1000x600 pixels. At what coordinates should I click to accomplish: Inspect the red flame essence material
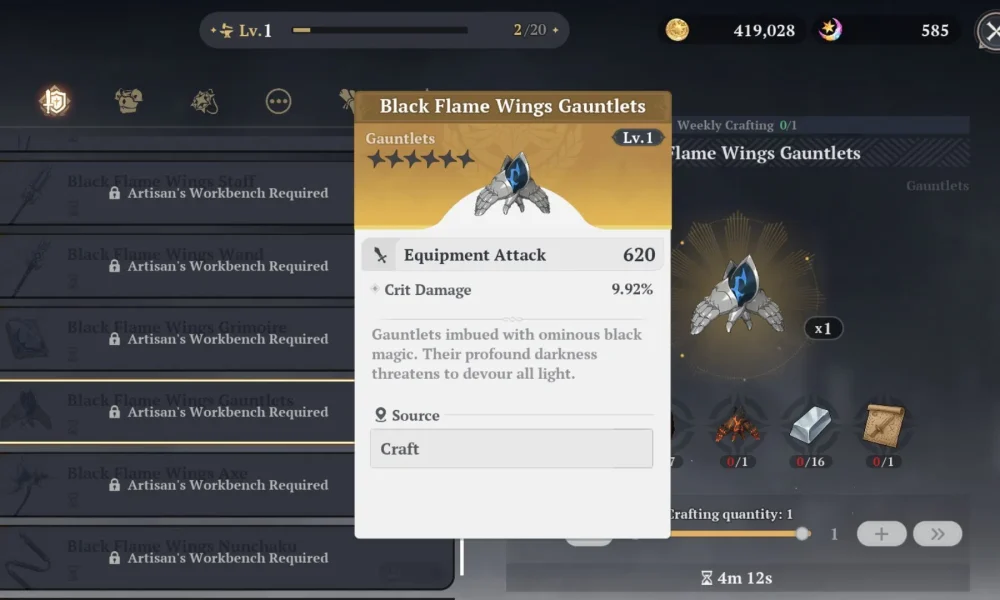point(737,428)
